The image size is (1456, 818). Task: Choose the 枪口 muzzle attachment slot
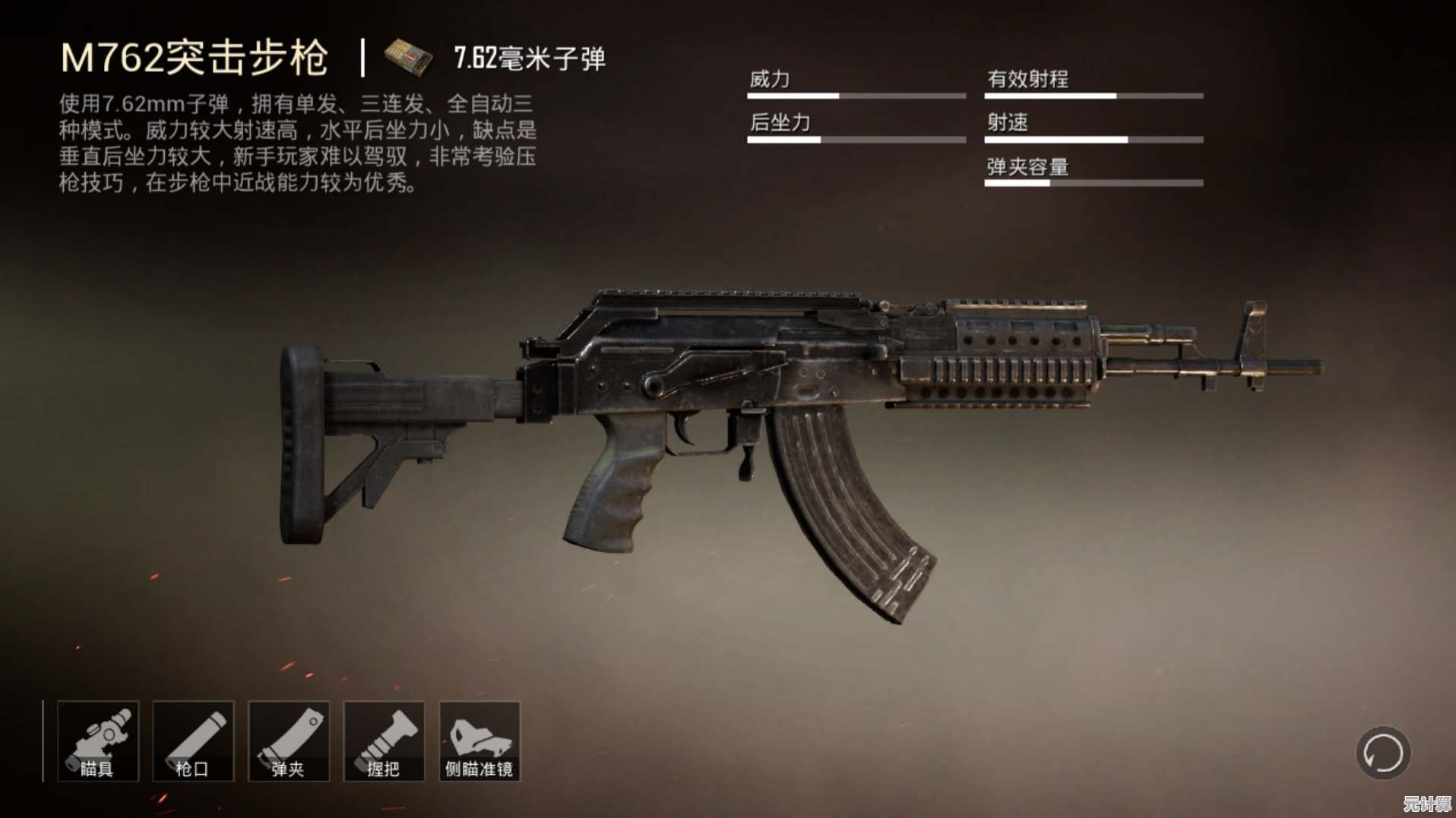(193, 741)
